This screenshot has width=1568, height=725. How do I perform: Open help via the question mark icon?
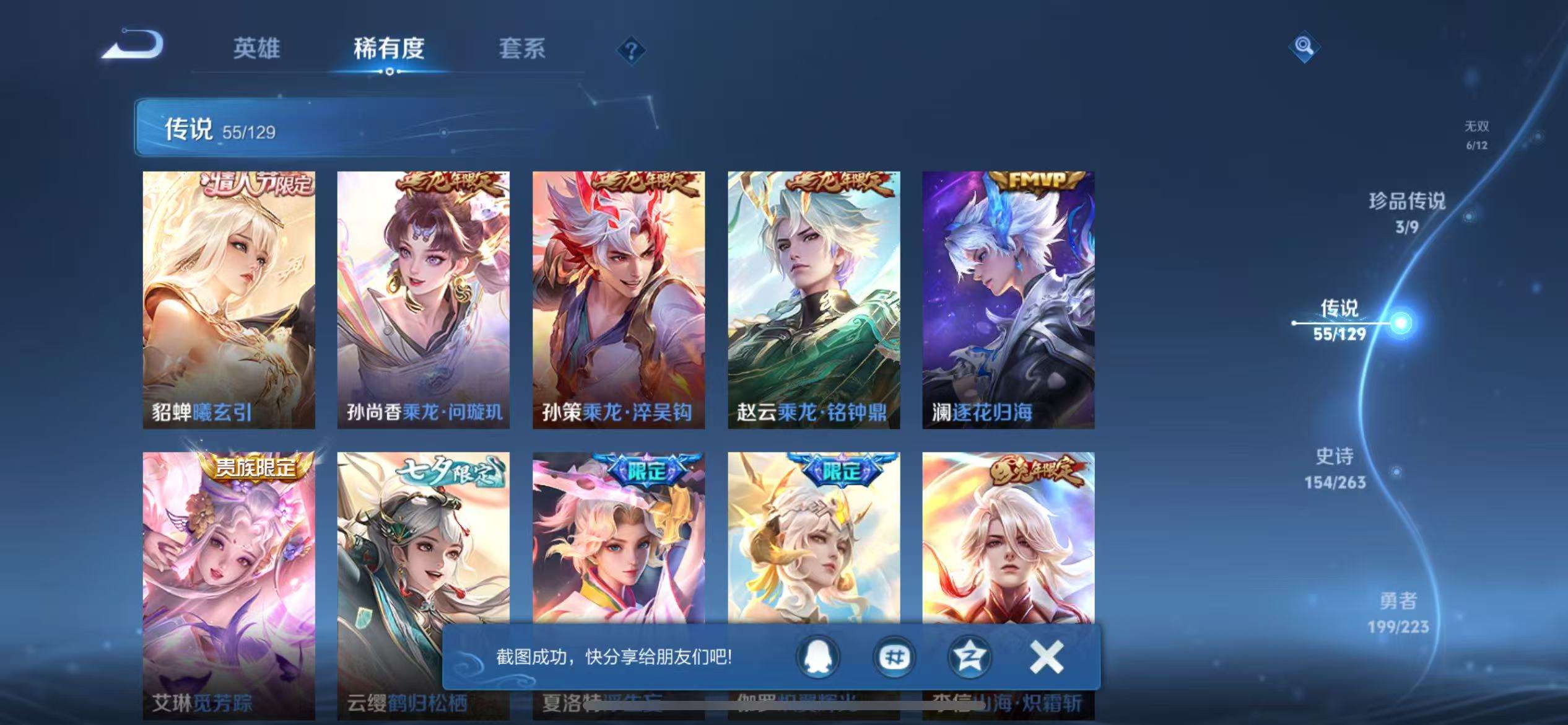pos(629,50)
